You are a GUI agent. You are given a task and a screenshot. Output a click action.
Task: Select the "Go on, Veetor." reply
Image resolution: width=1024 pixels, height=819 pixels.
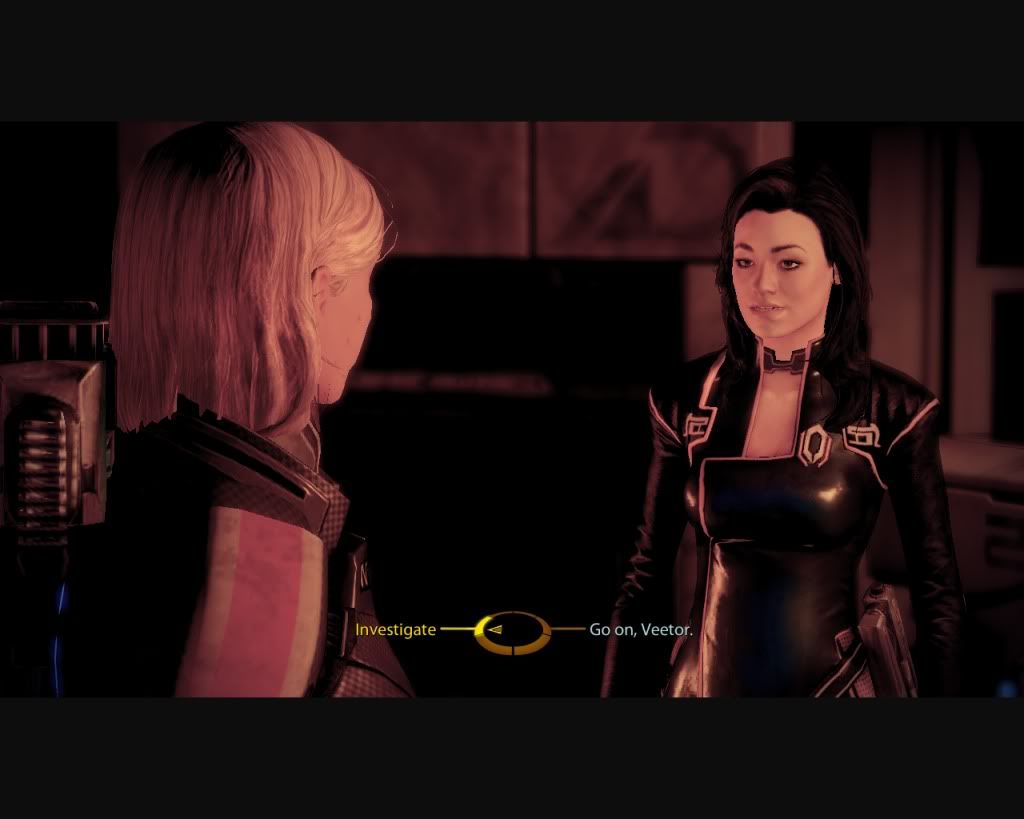click(x=641, y=631)
